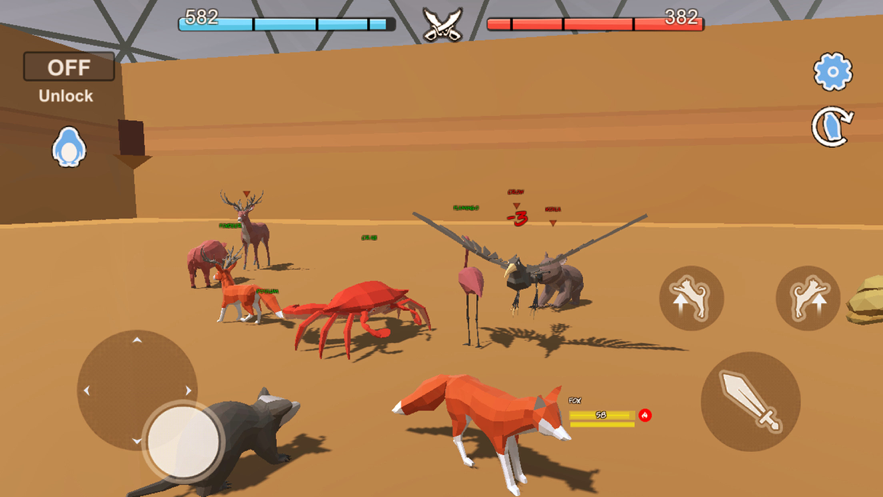Screen dimensions: 883x497
Task: Attack with the sword button
Action: point(750,401)
